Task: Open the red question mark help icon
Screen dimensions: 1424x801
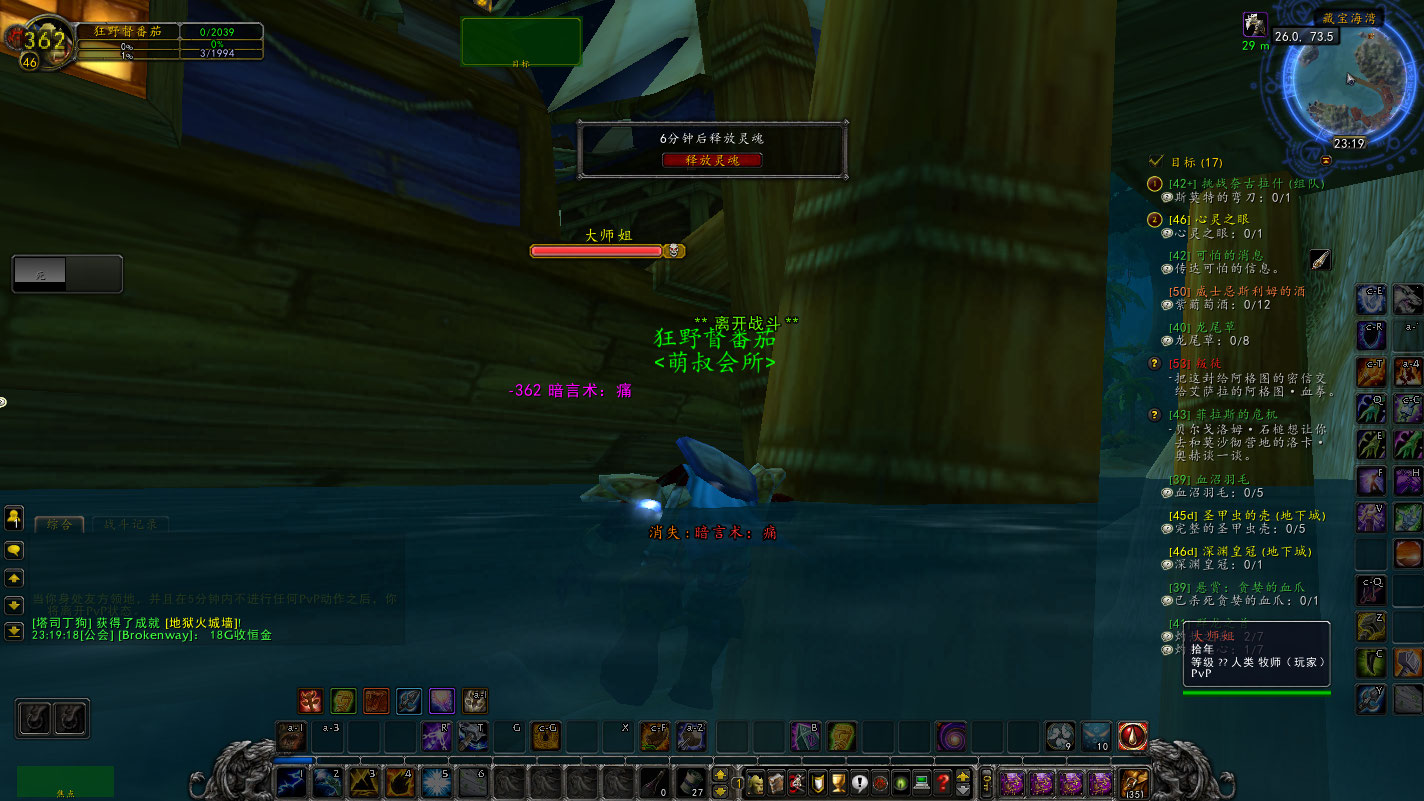Action: coord(942,783)
